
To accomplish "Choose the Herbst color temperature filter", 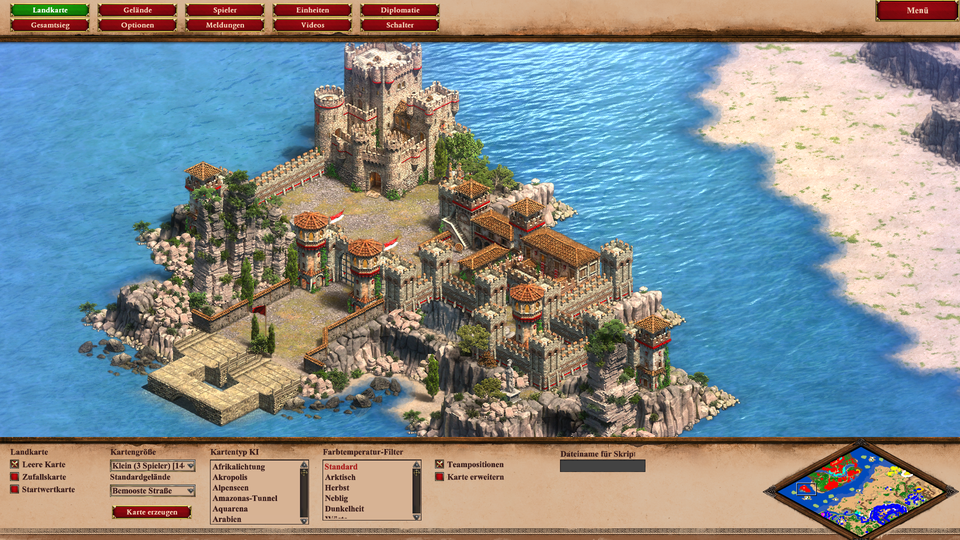I will [x=338, y=488].
